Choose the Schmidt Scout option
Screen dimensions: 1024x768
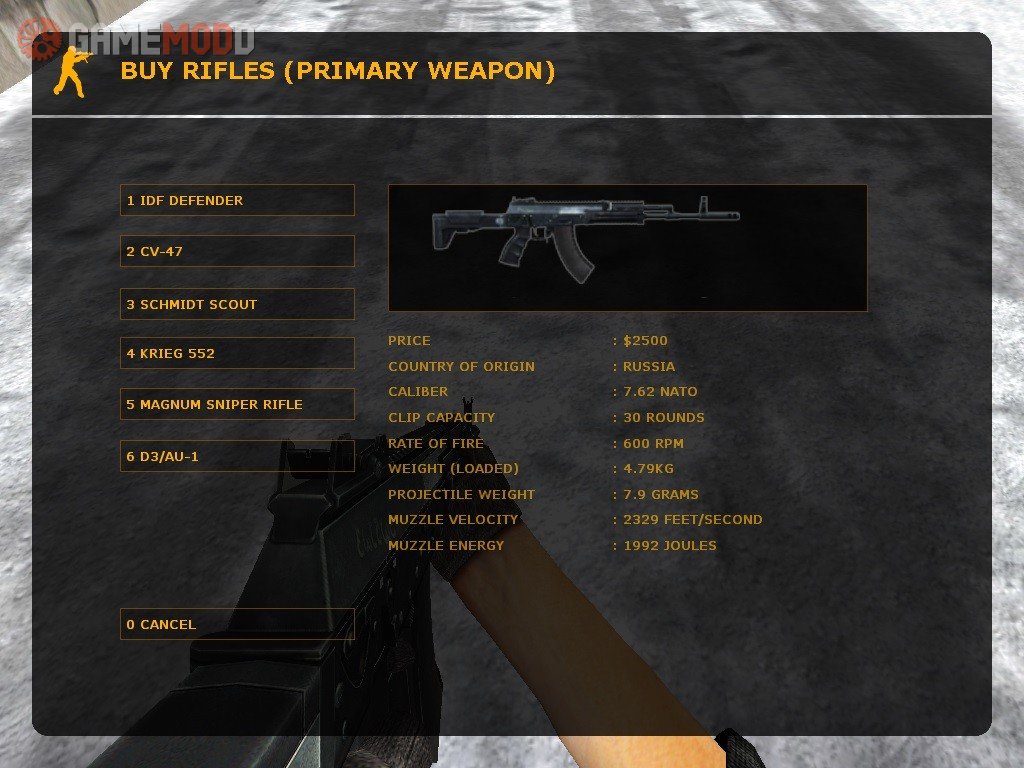point(237,304)
